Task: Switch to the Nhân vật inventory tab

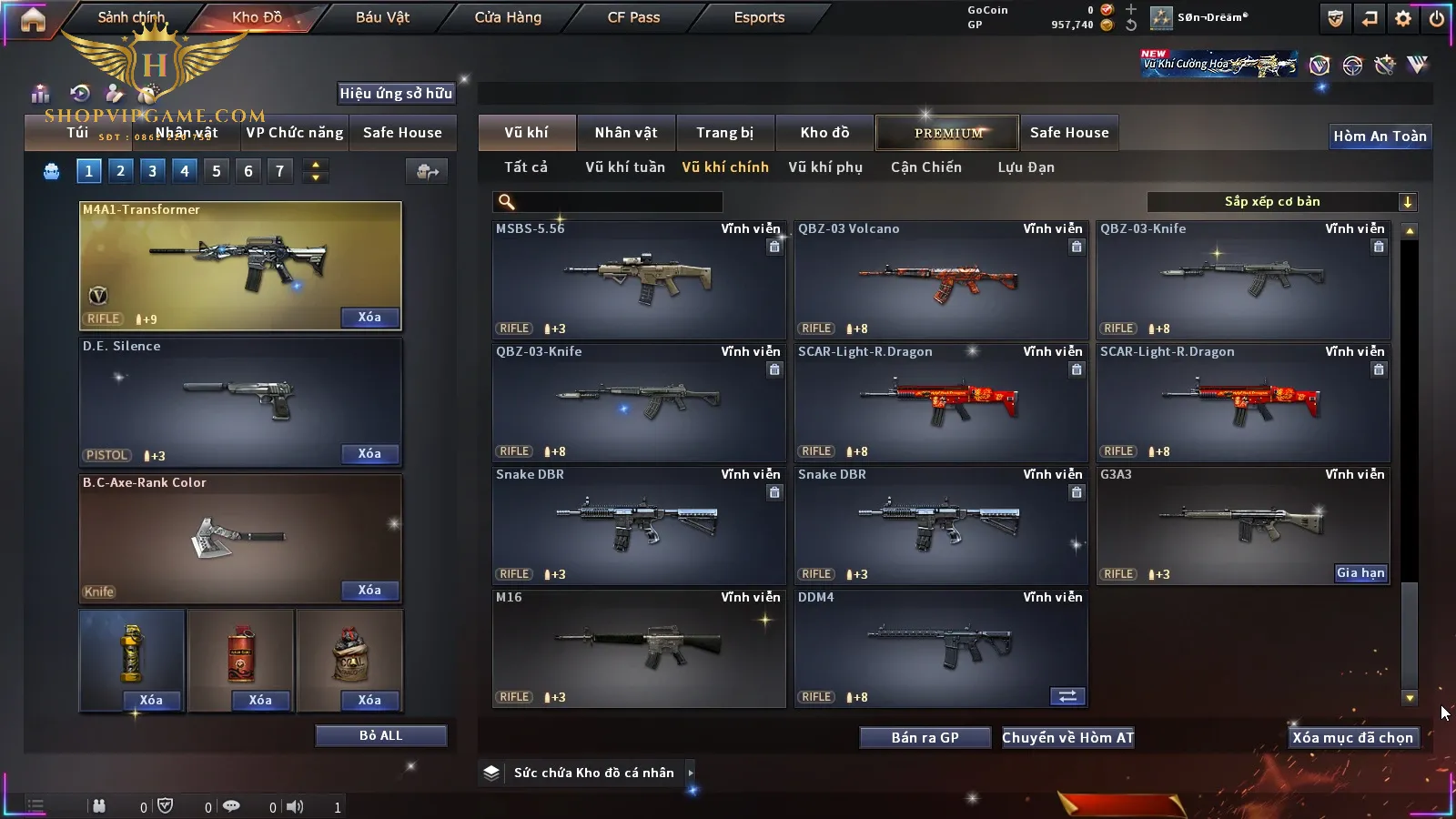Action: pyautogui.click(x=625, y=133)
